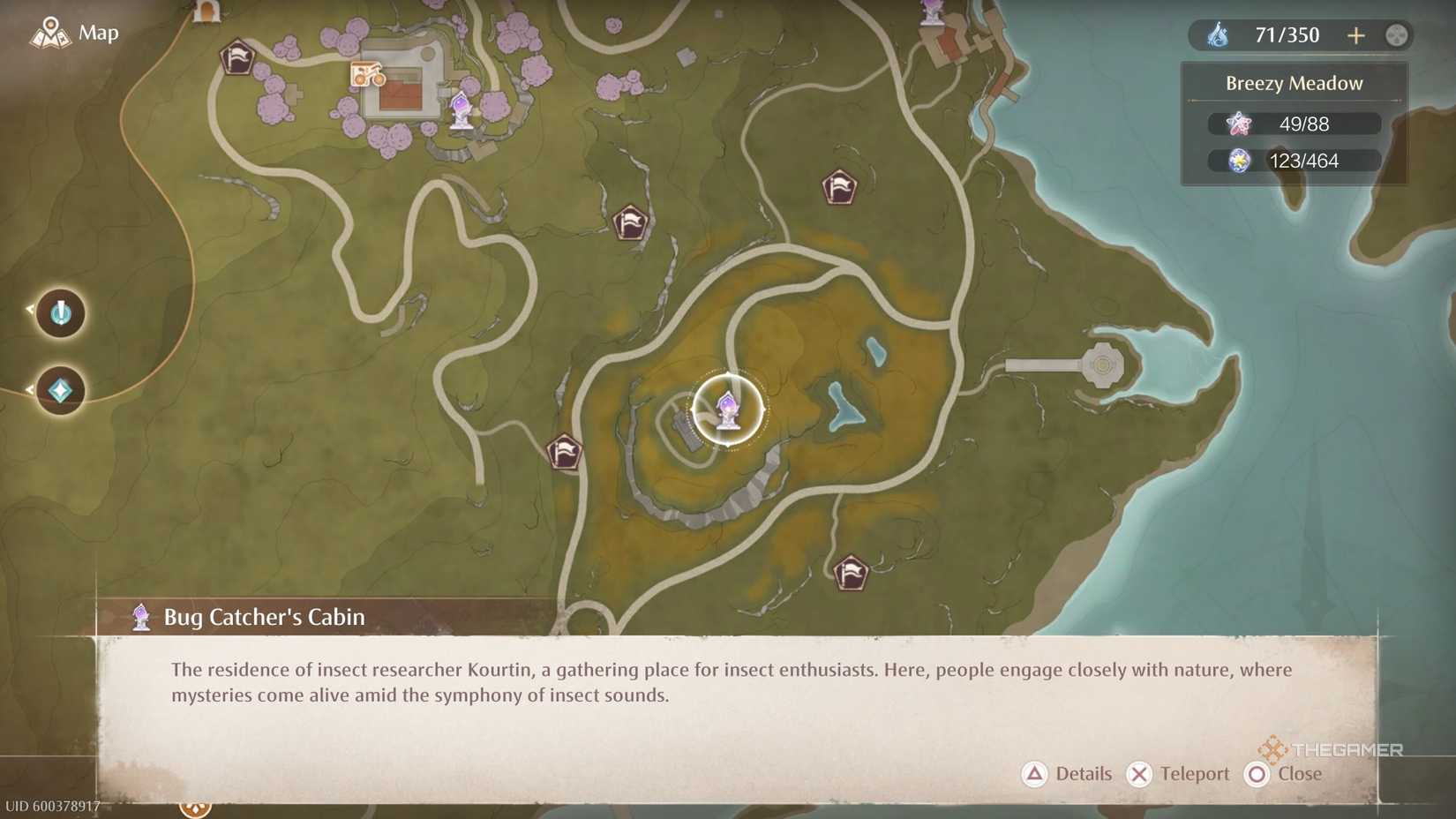This screenshot has width=1456, height=819.
Task: Select the tower landmark on the eastern coast
Action: coord(1103,364)
